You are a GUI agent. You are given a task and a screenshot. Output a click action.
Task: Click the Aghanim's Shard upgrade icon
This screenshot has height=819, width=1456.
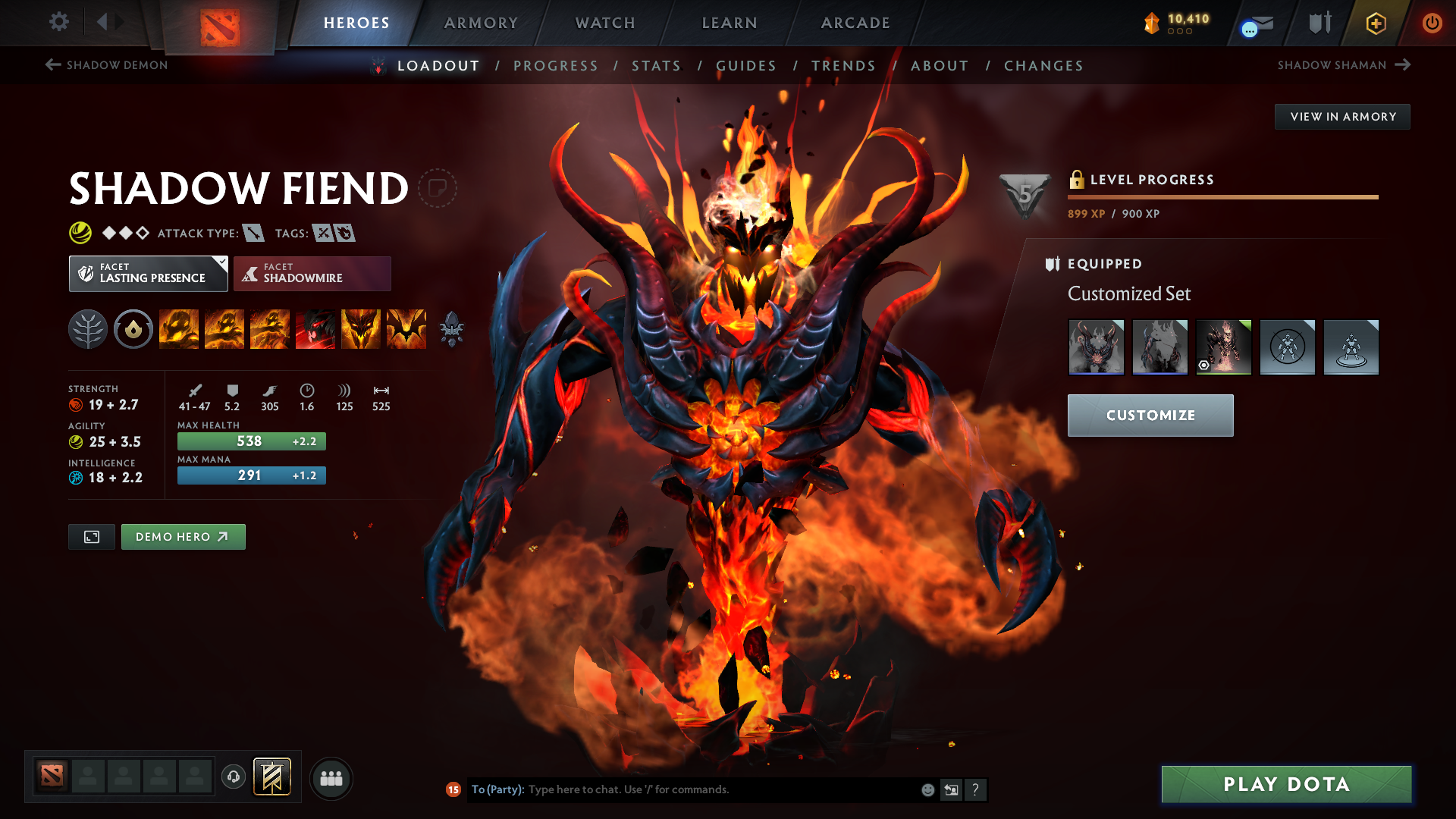point(453,329)
